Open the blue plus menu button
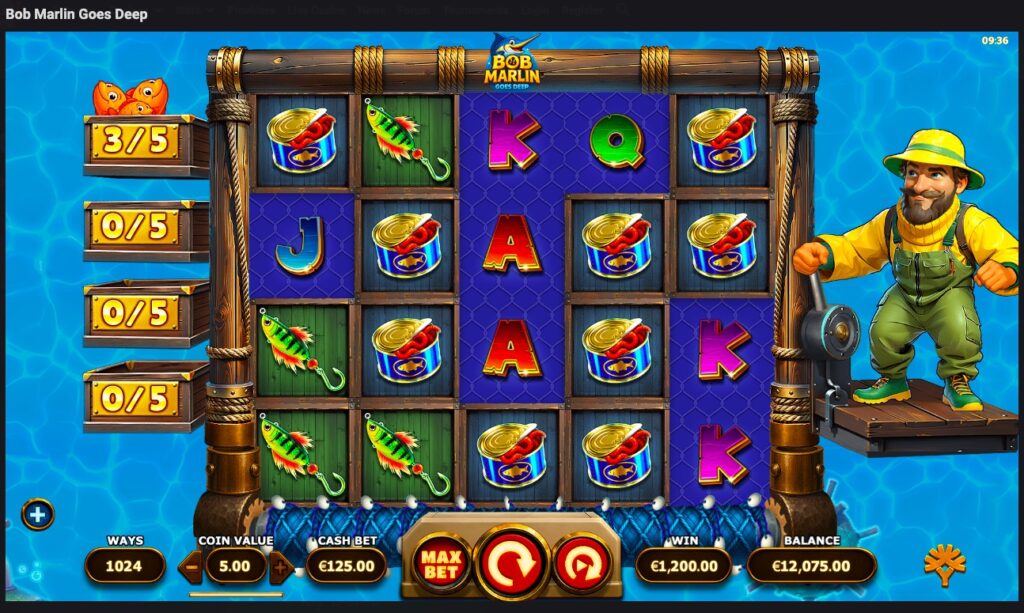This screenshot has height=613, width=1024. [37, 514]
